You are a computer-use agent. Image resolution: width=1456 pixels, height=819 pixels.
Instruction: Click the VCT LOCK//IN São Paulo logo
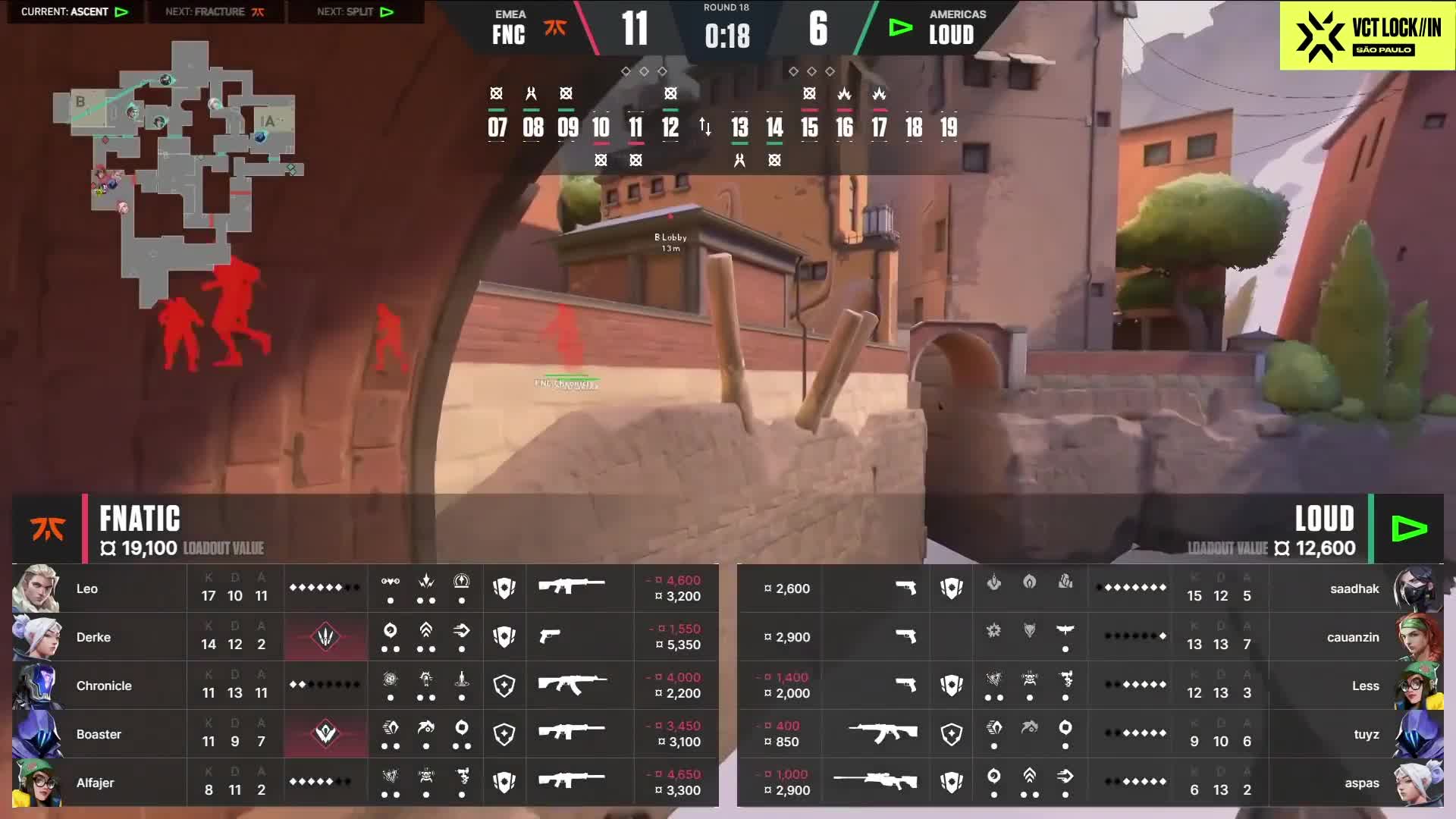click(1367, 36)
